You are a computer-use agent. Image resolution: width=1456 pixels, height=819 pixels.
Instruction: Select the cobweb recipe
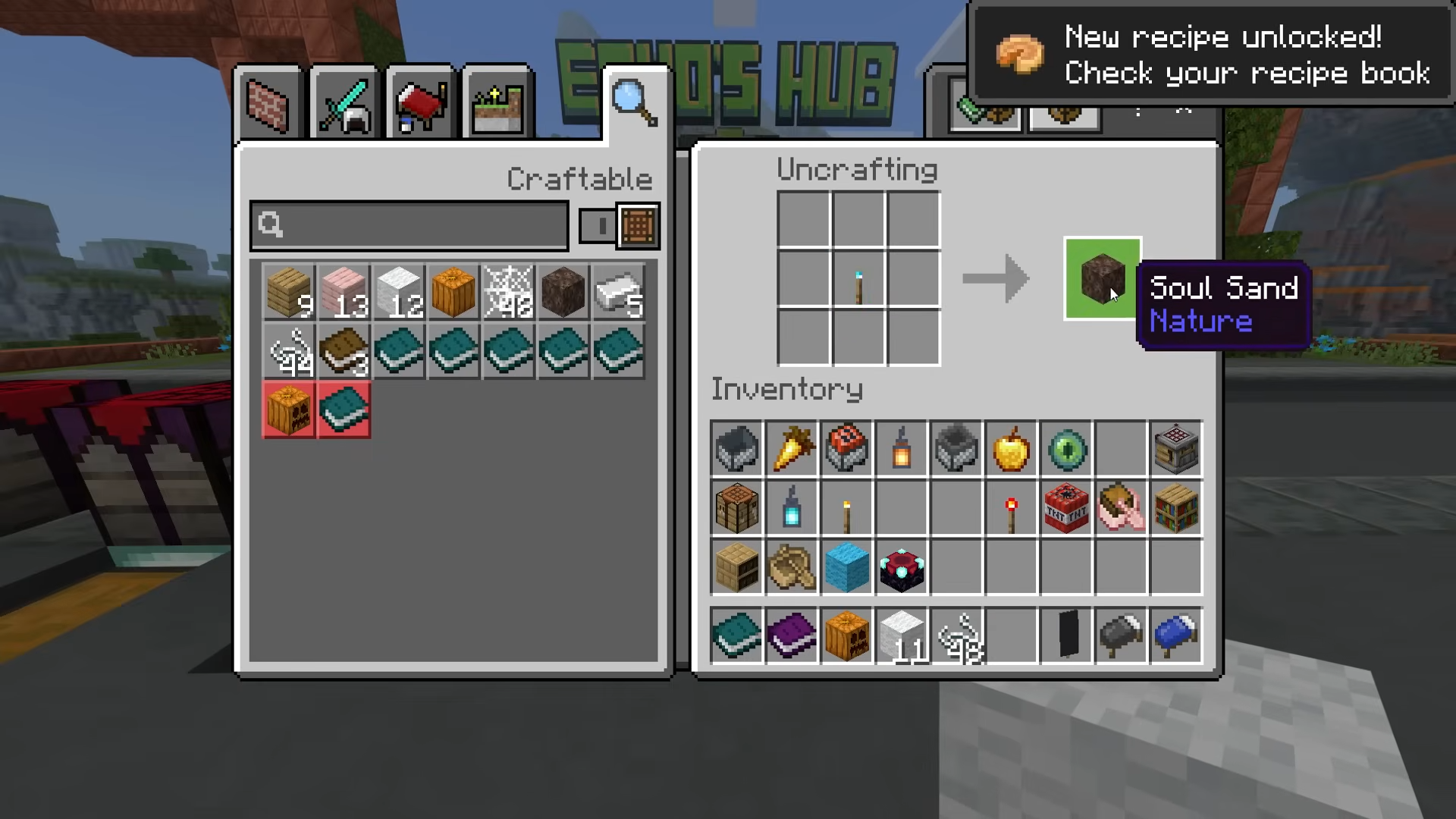508,292
